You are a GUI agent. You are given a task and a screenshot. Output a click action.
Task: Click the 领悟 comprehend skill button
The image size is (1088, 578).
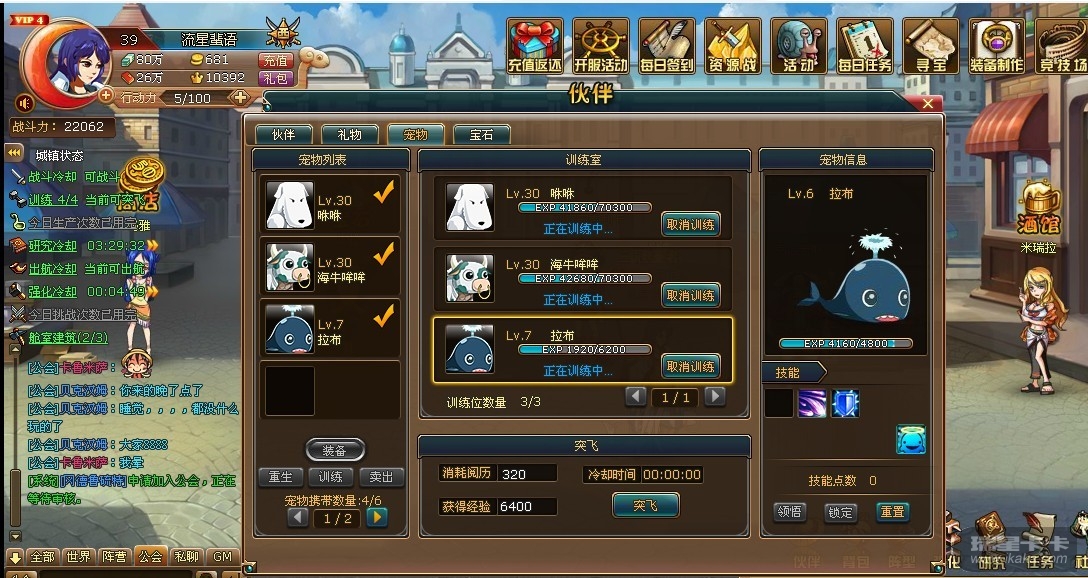coord(790,512)
